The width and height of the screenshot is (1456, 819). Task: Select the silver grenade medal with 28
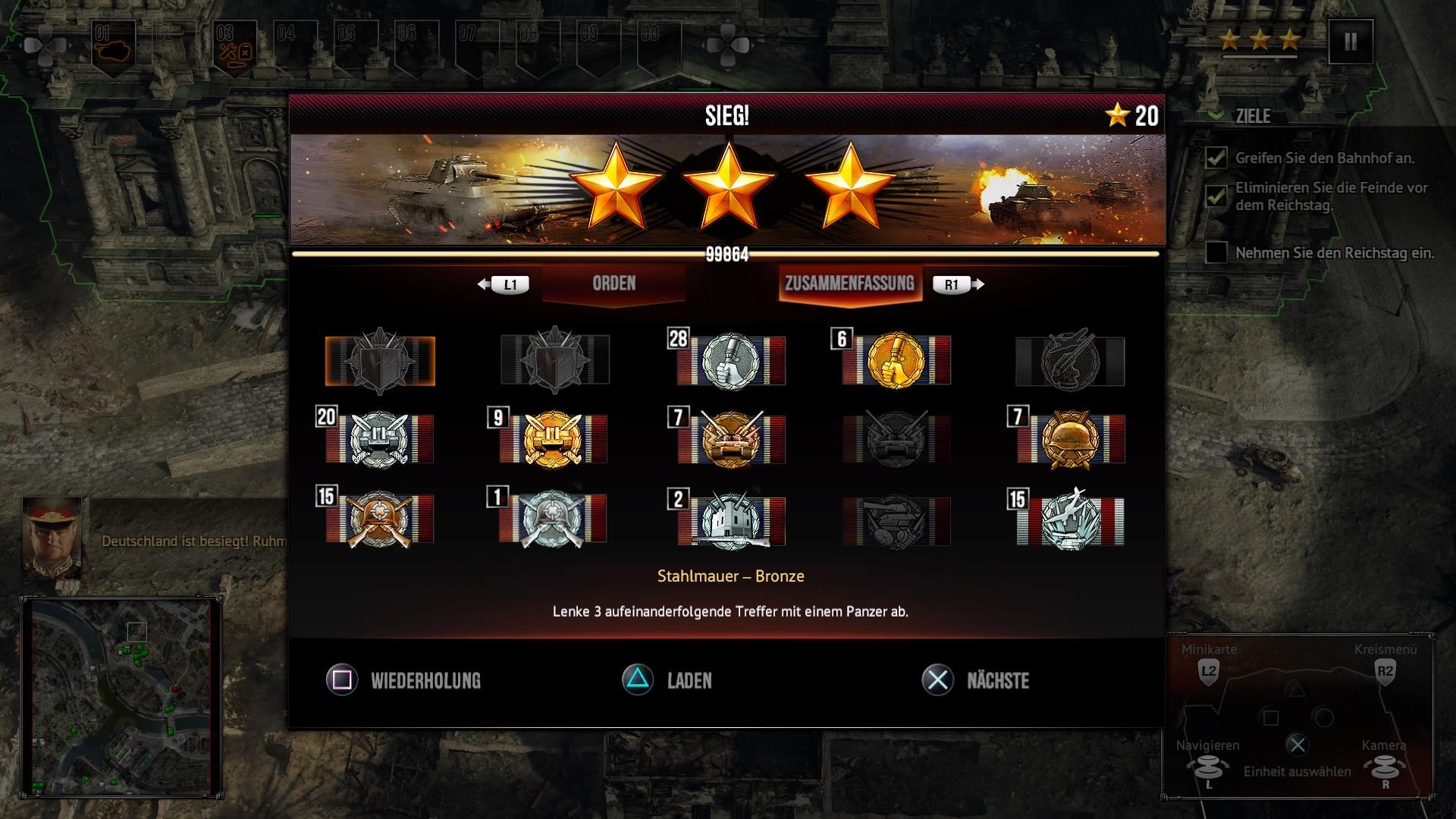coord(731,361)
